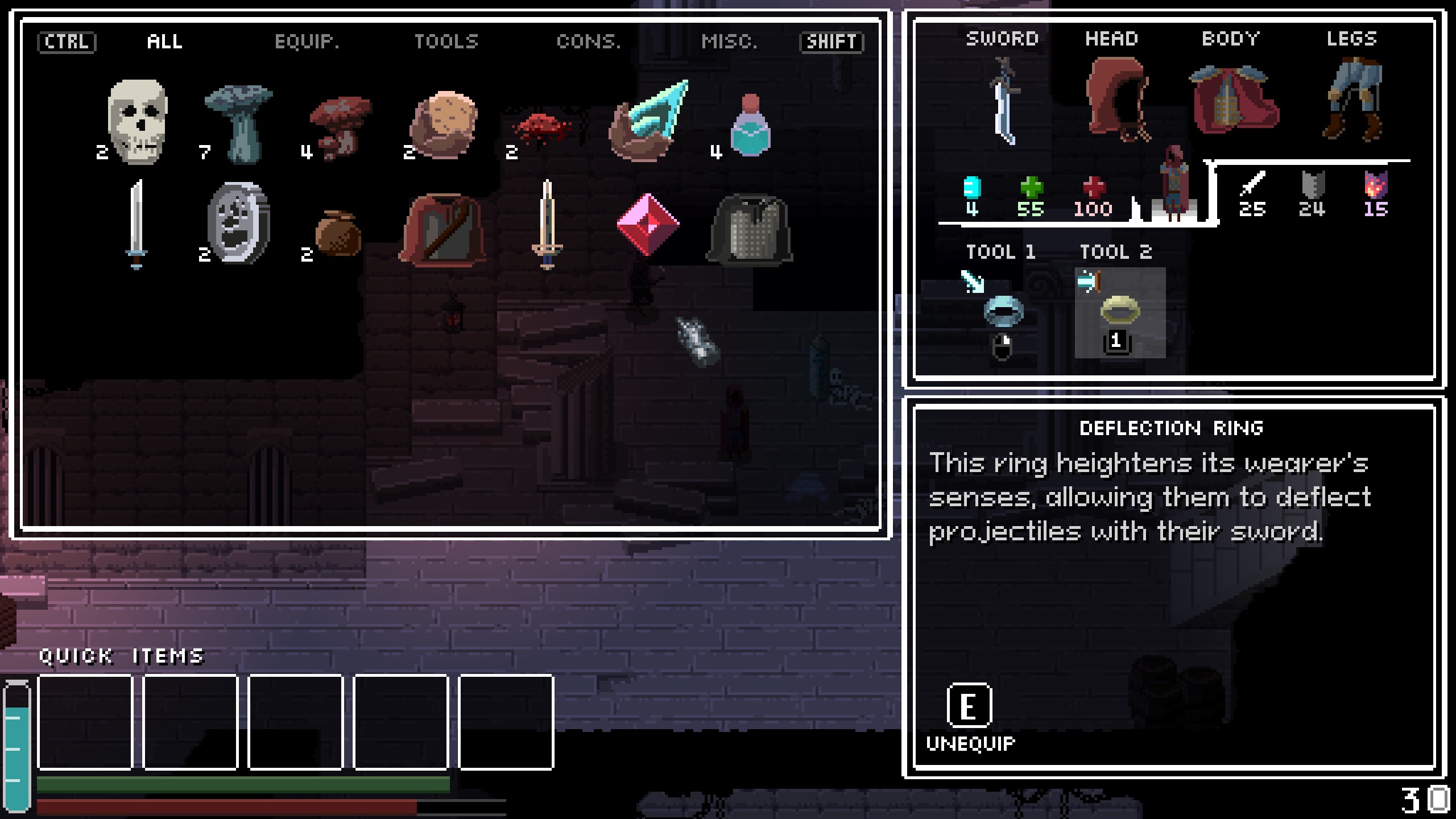Click the pink ruby gem item
The image size is (1456, 819).
pos(648,224)
